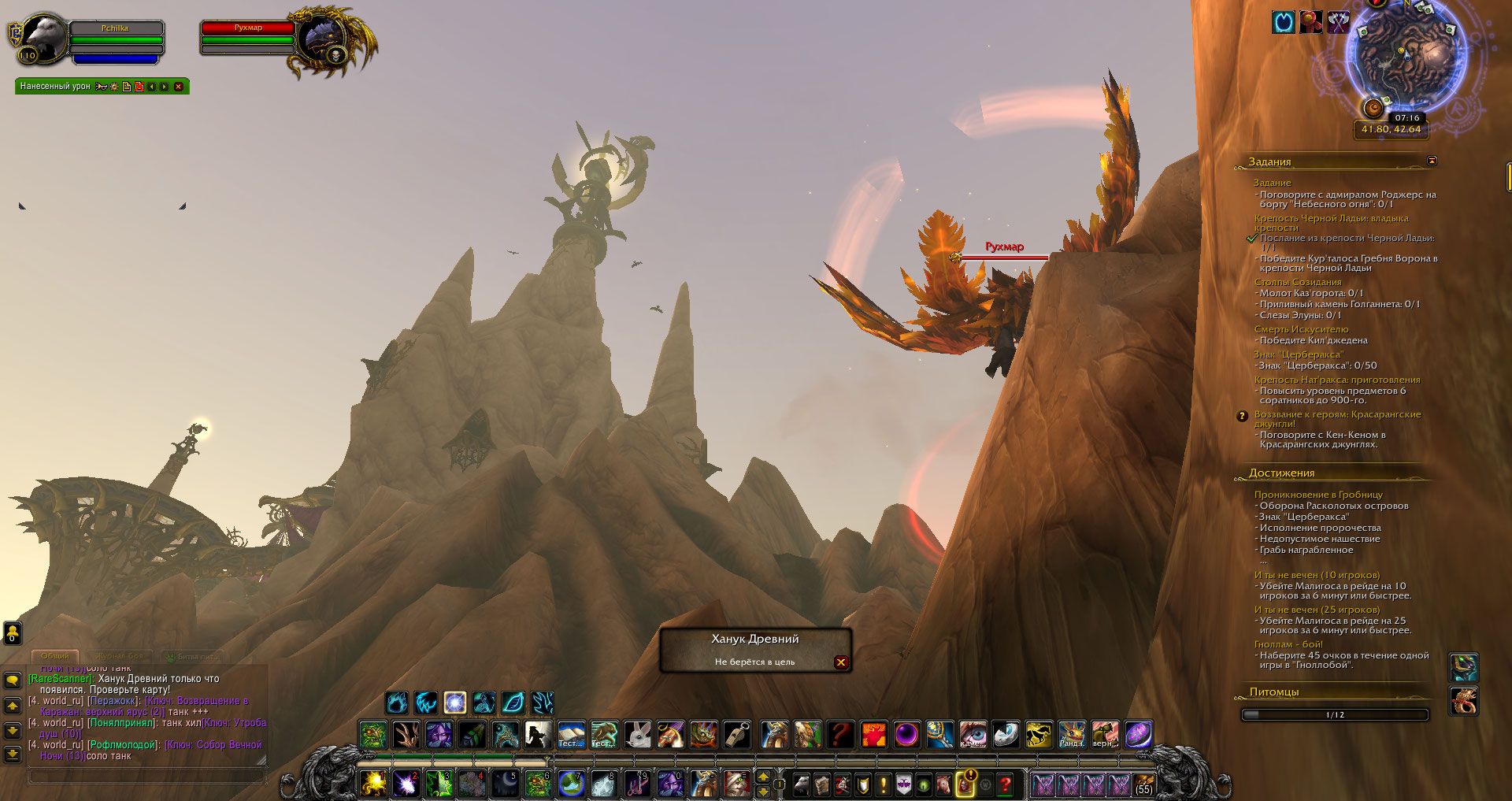
Task: Open the social friends list button
Action: (13, 632)
